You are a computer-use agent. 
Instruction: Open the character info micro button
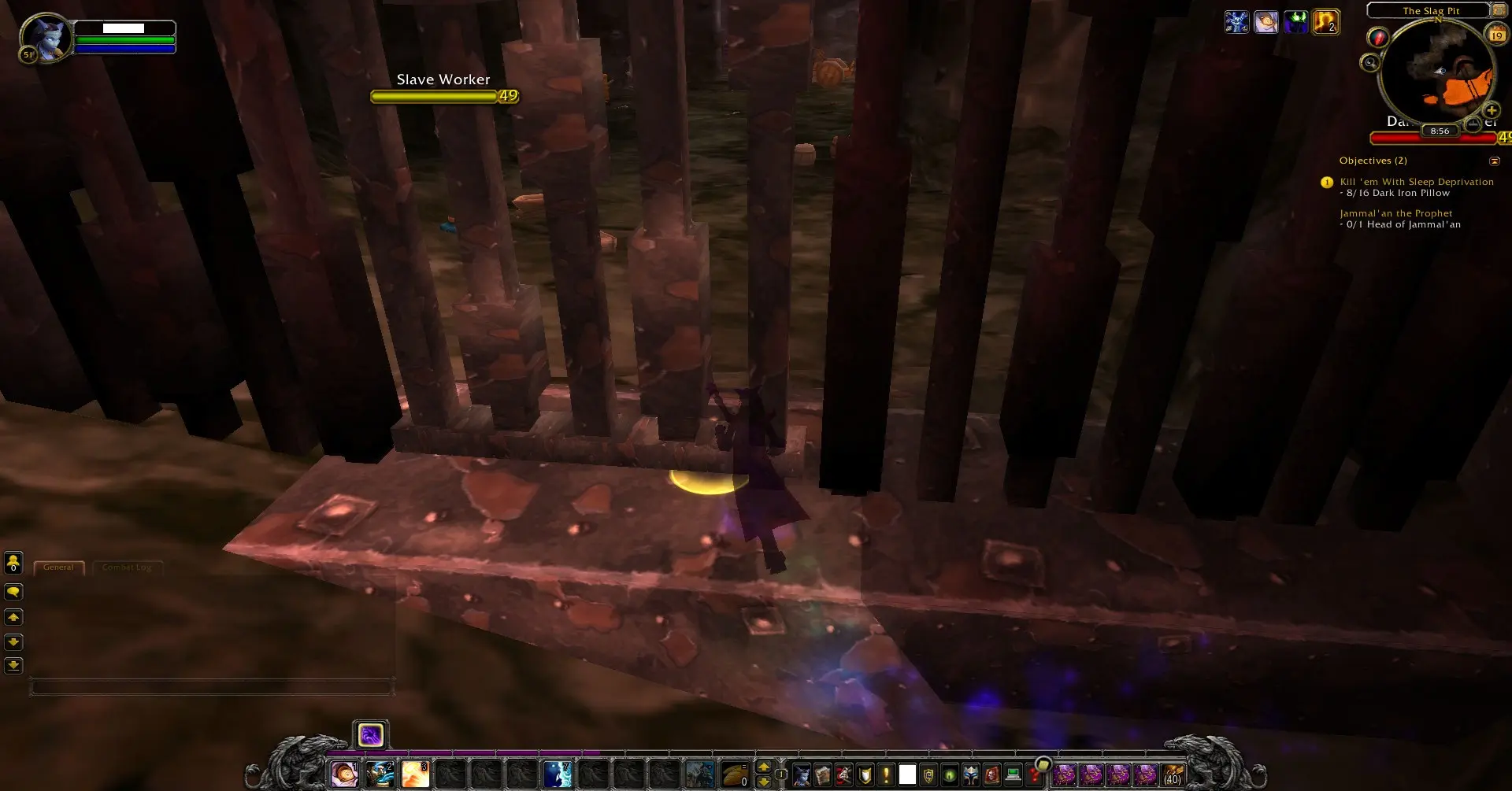(802, 775)
